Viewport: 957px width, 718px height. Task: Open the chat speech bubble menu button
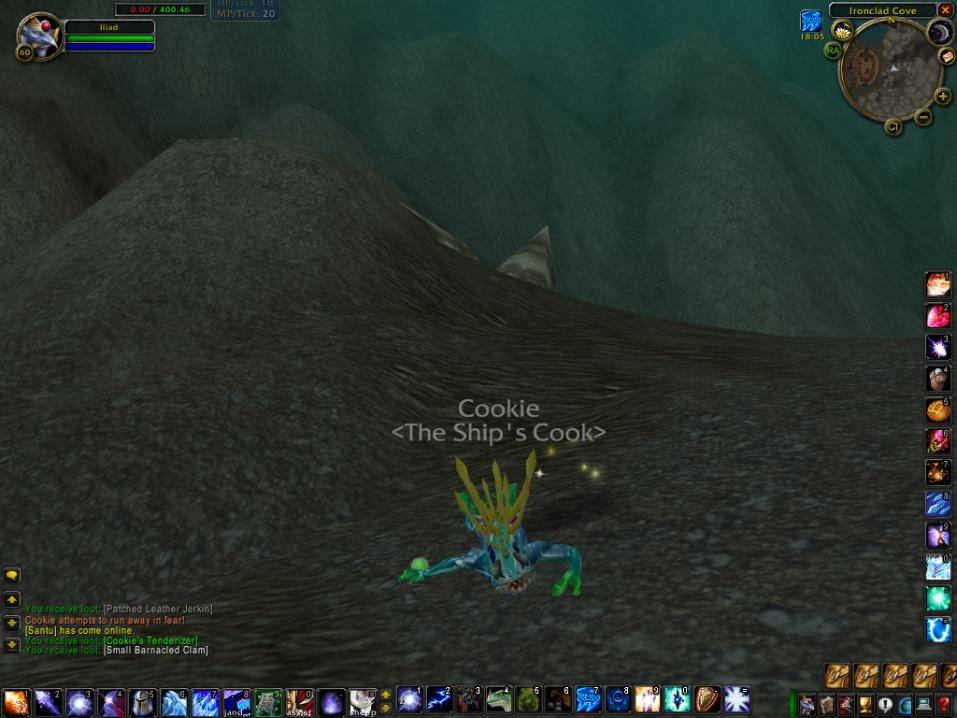12,576
